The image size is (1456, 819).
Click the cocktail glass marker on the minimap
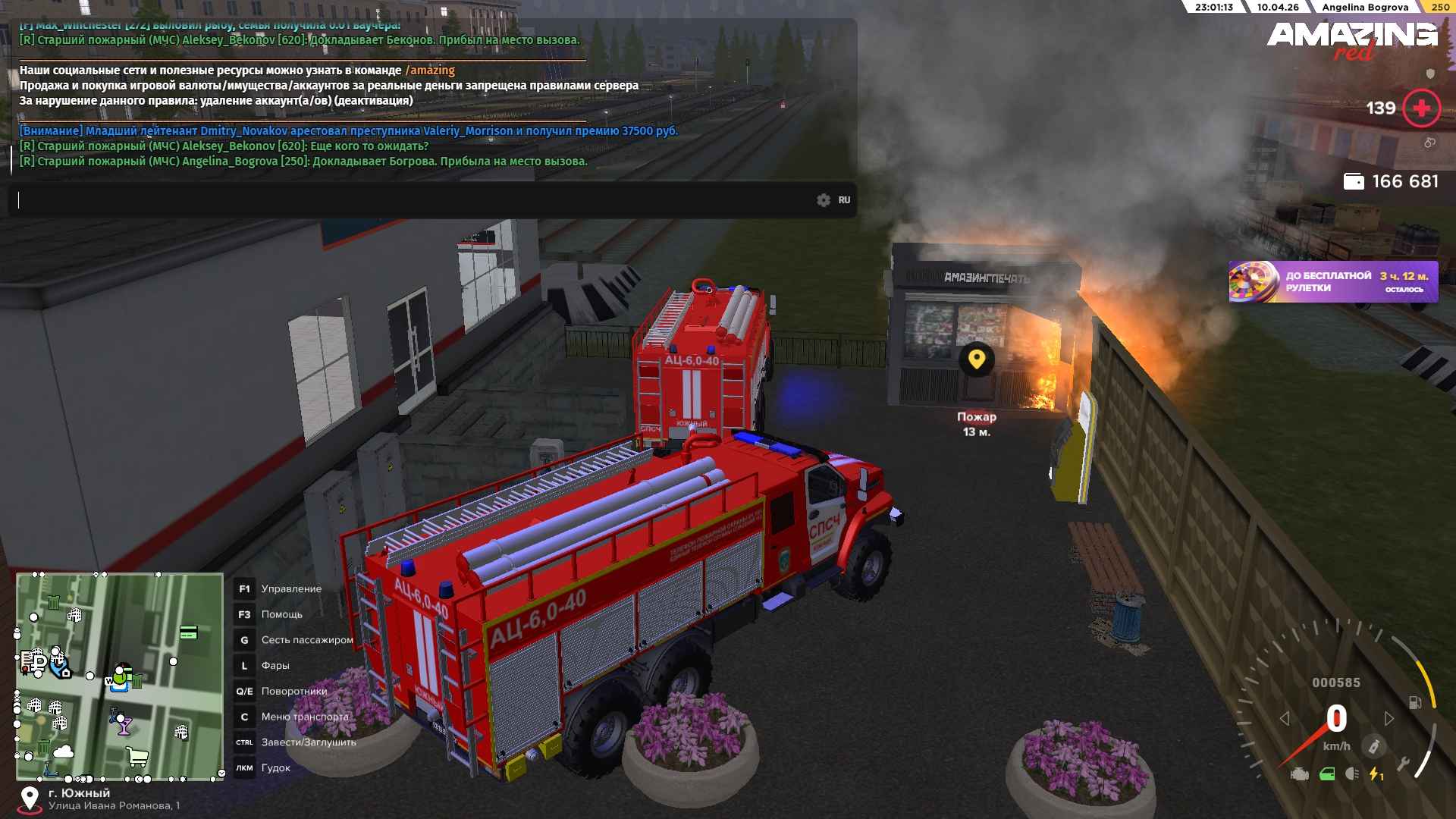tap(124, 726)
